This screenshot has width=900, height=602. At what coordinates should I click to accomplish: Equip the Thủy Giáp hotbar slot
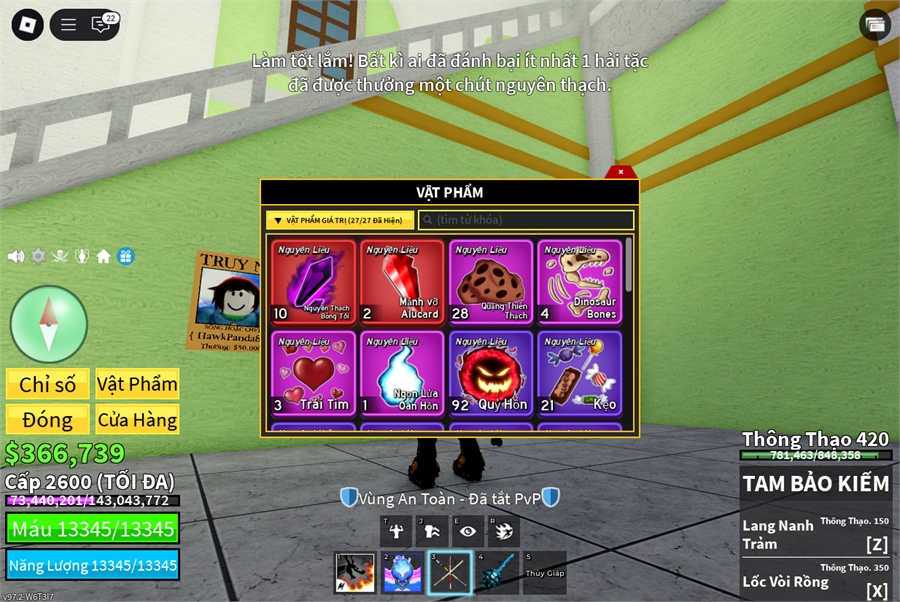tap(544, 573)
